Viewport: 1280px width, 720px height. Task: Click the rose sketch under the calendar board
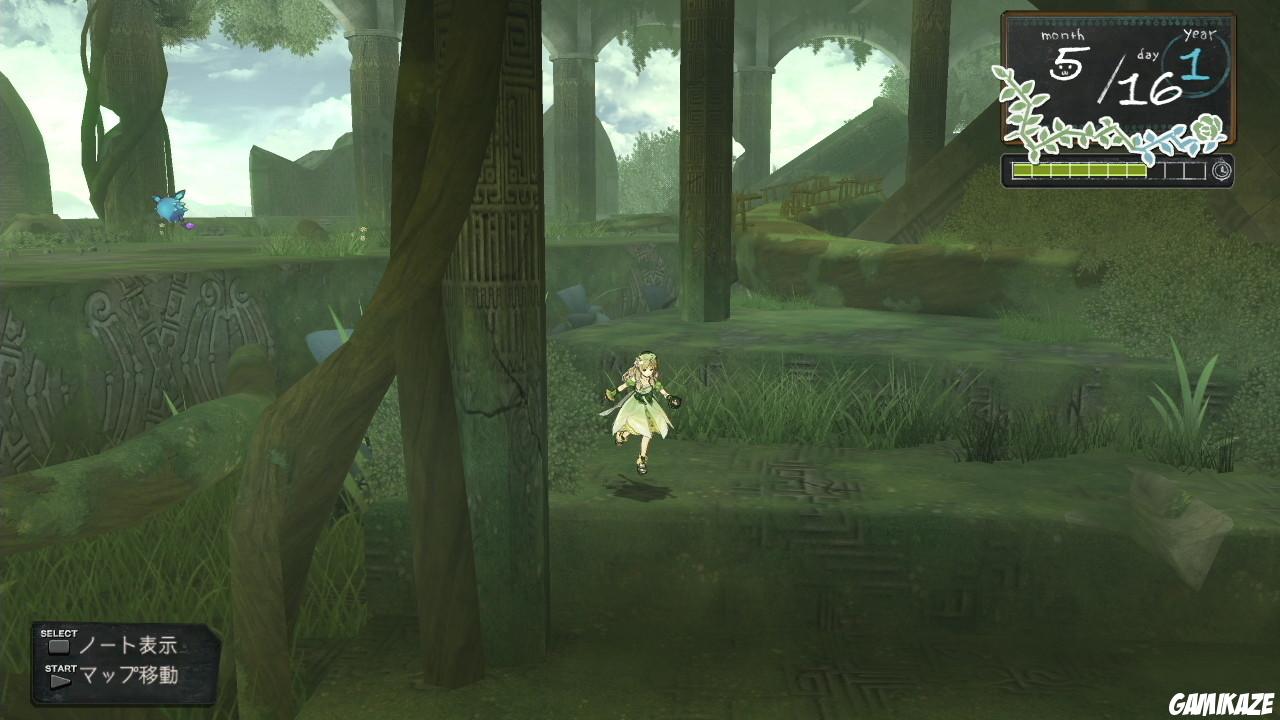1207,126
